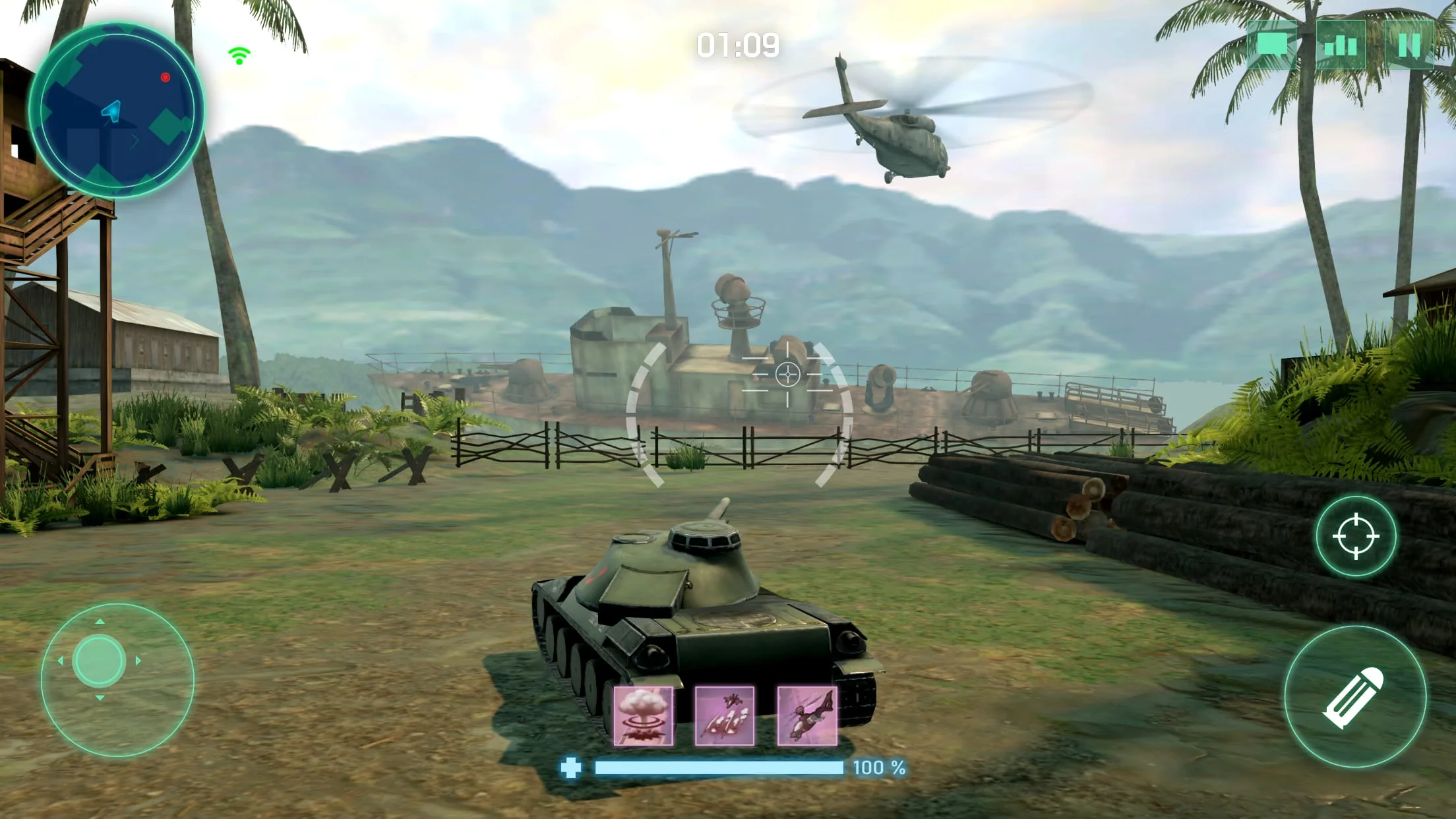Check the green wifi connection indicator
Viewport: 1456px width, 819px height.
pos(238,56)
